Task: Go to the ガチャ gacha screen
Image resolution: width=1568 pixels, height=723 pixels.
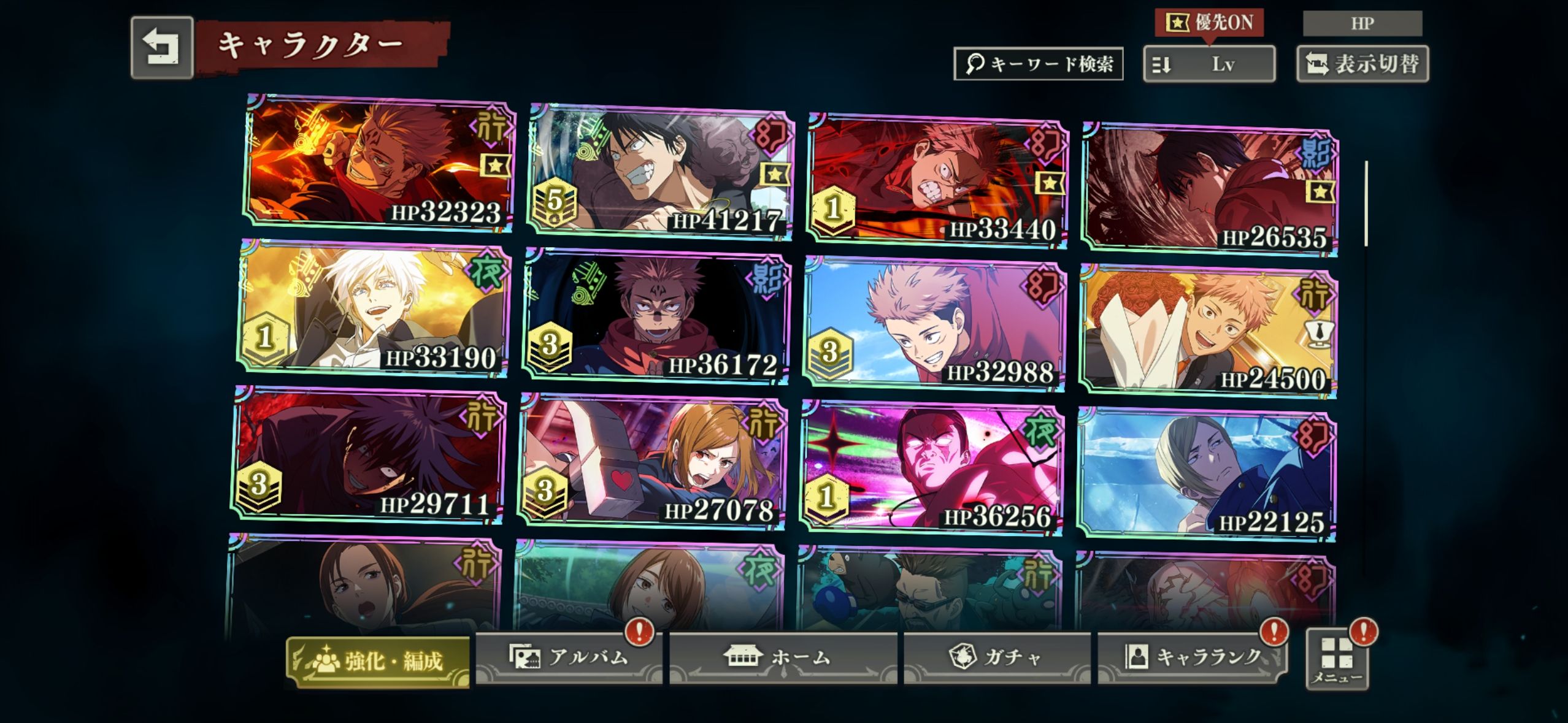Action: [x=996, y=658]
